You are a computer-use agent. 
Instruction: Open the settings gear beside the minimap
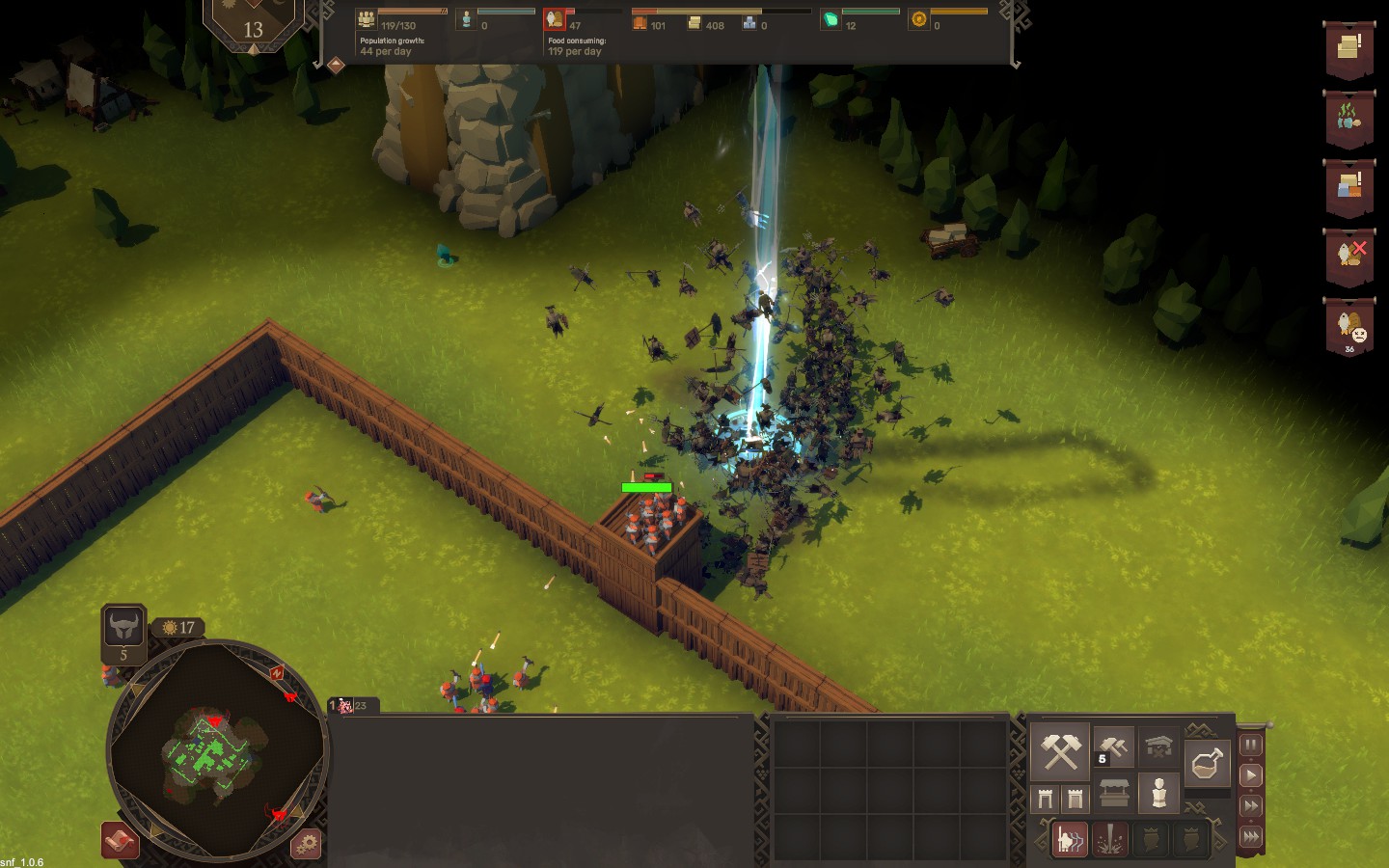[x=306, y=844]
